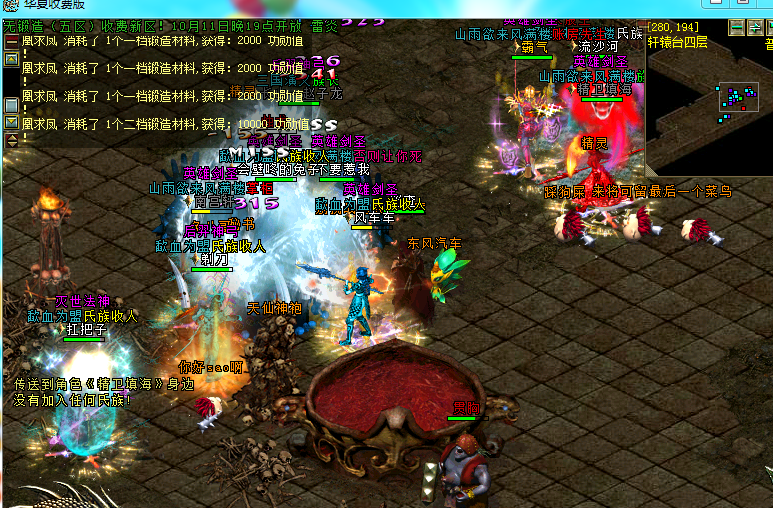
Task: Click the minimap's swap arrows button
Action: click(757, 27)
